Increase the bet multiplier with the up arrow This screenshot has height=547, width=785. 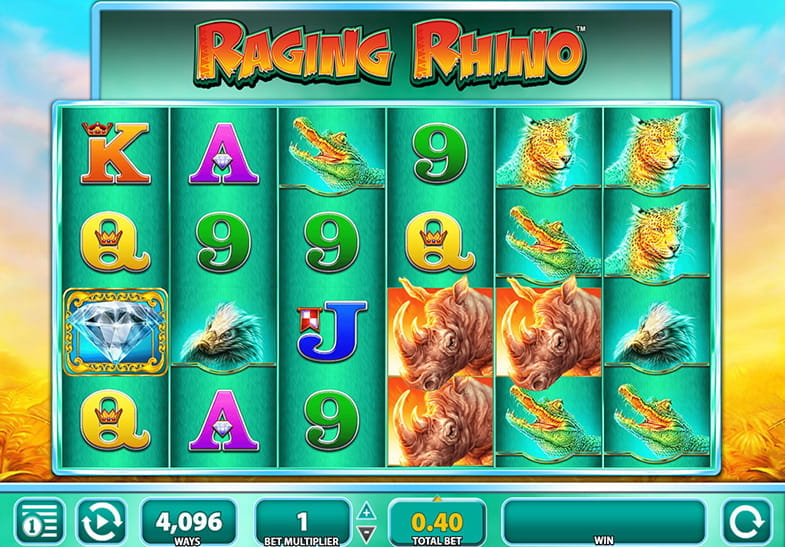pos(367,509)
